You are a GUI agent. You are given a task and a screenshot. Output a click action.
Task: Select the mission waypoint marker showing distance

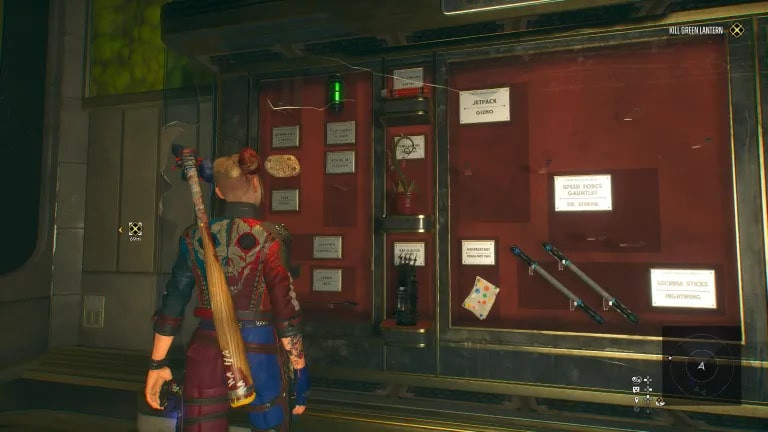[x=135, y=229]
